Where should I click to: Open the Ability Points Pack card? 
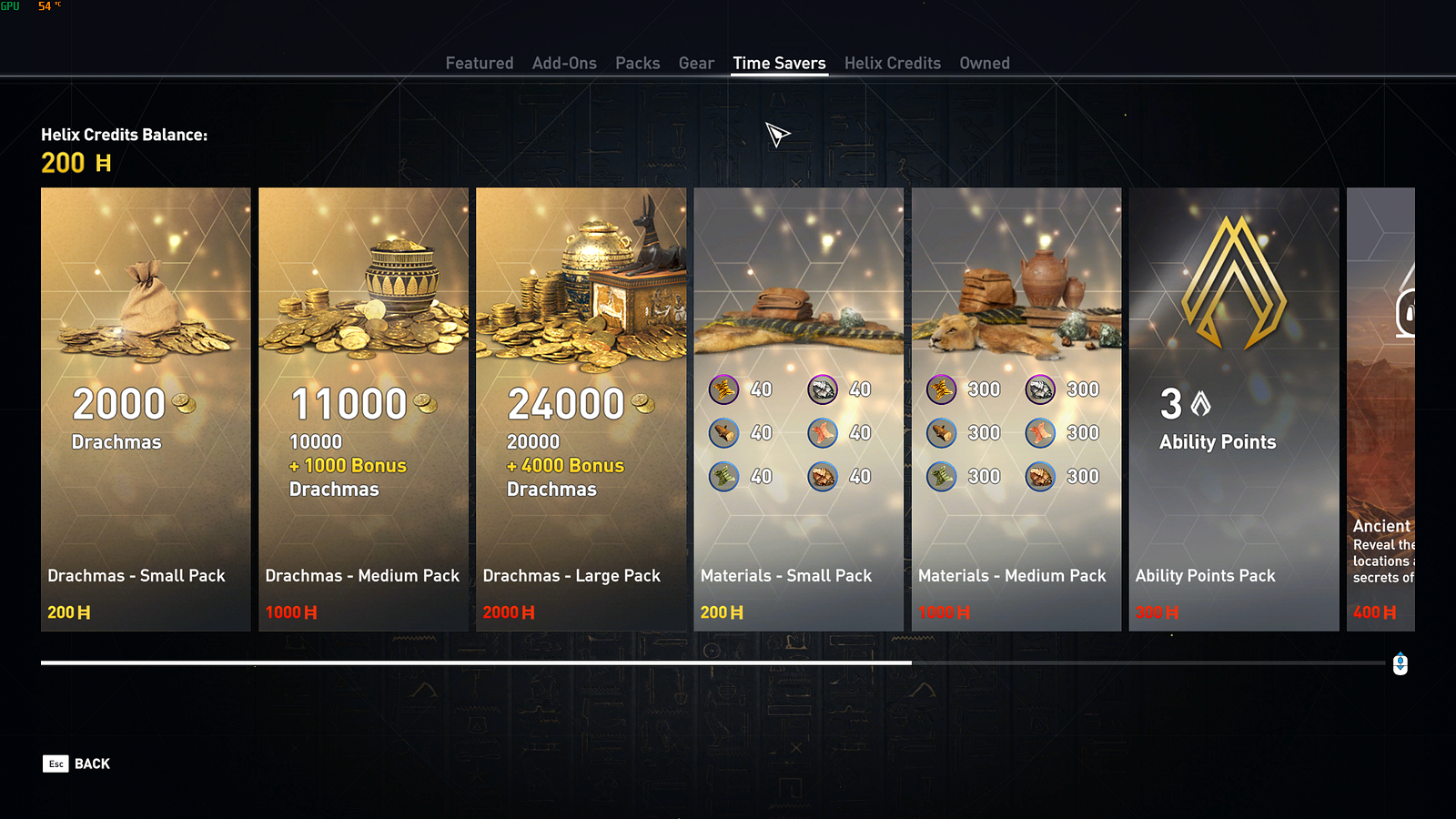[1233, 409]
